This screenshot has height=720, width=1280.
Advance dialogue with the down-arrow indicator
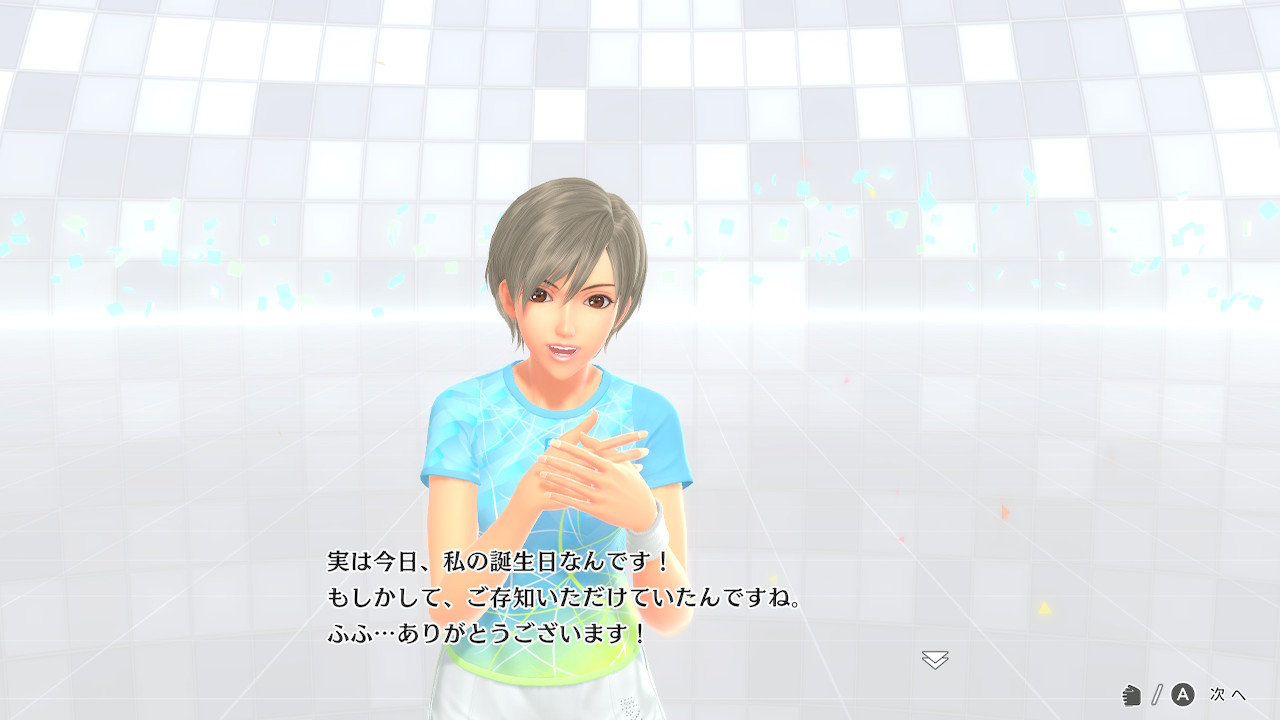click(x=935, y=659)
